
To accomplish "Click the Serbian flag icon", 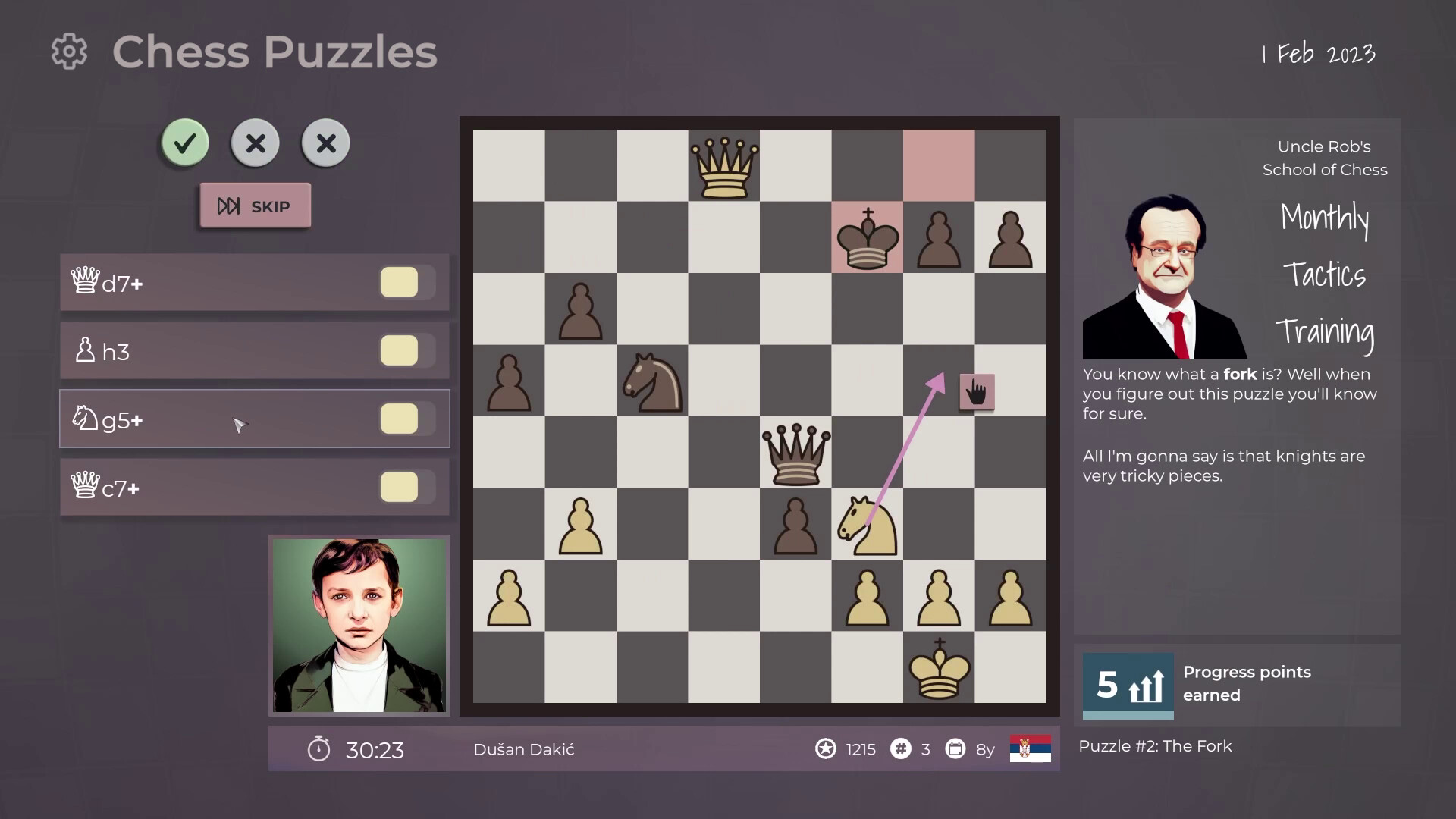I will (1029, 749).
